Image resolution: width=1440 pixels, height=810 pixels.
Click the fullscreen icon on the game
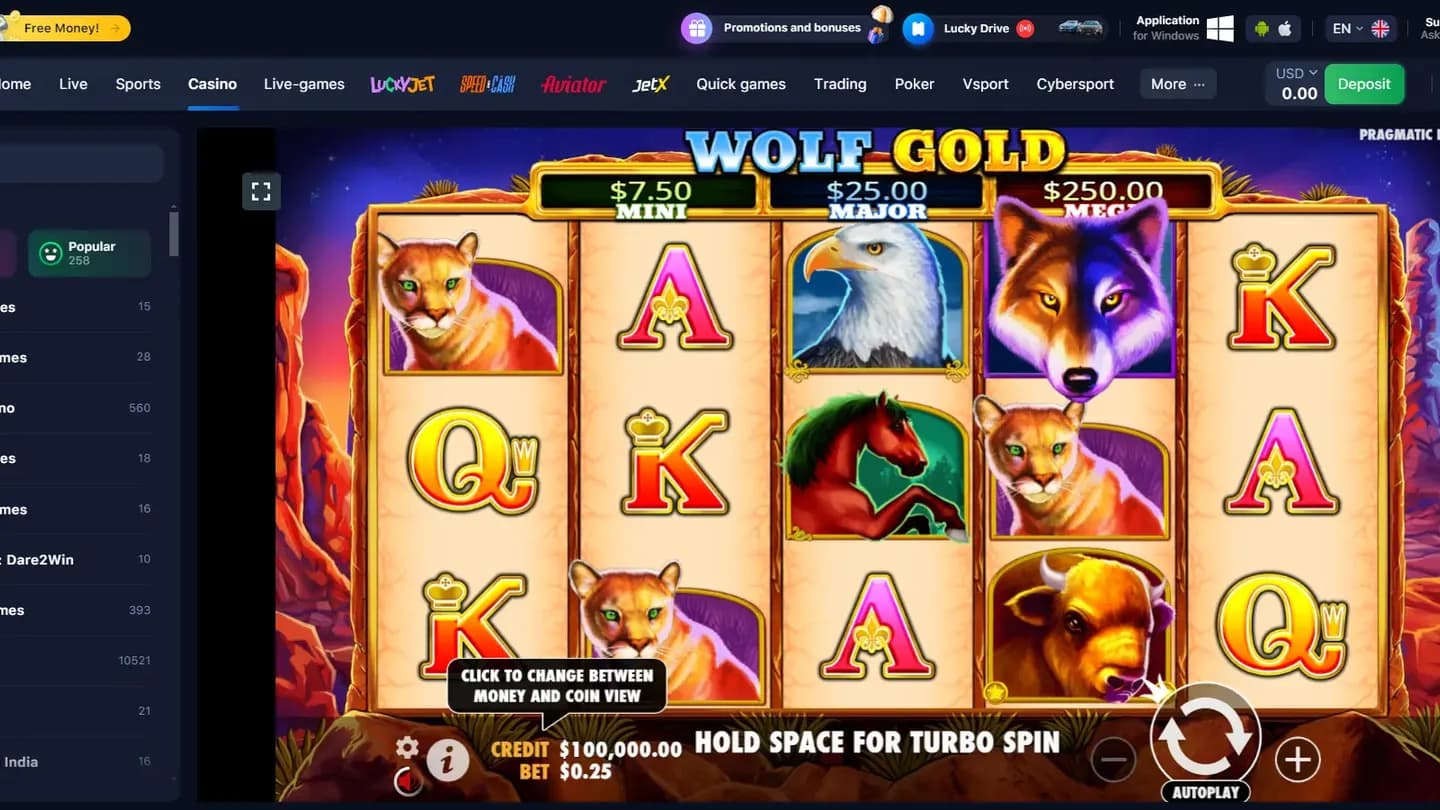click(261, 191)
